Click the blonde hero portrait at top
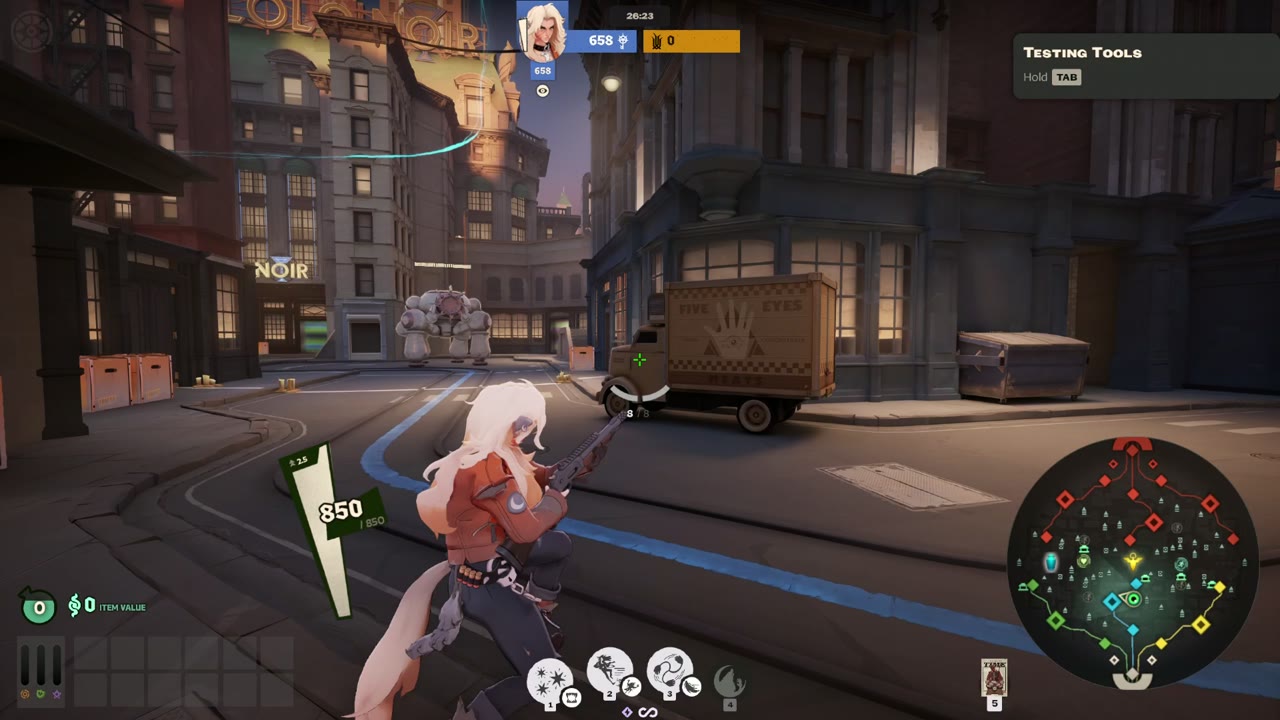This screenshot has width=1280, height=720. [542, 31]
